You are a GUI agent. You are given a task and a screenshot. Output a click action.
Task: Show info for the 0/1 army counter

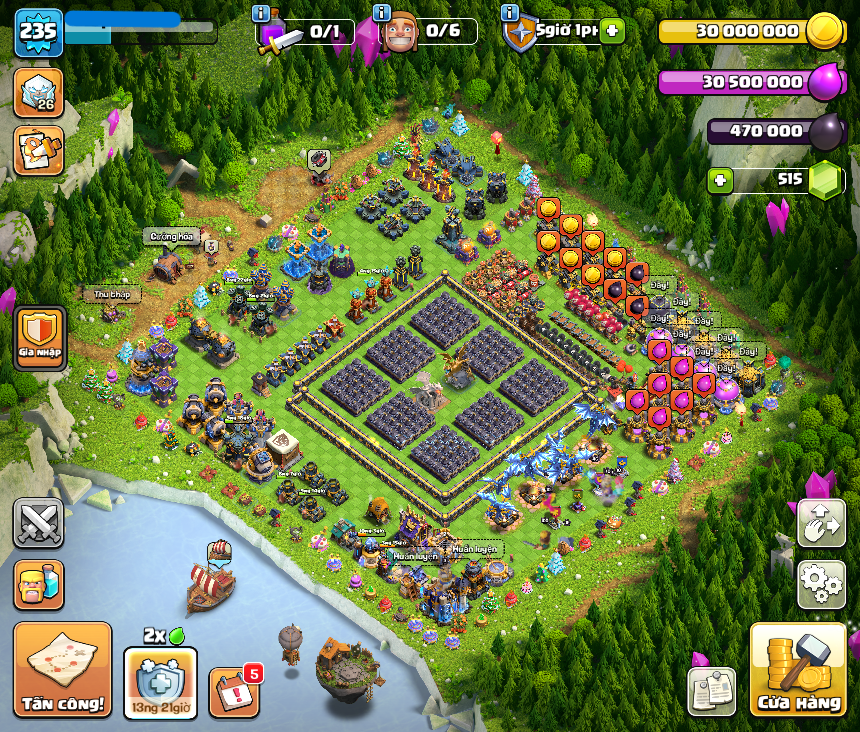tap(262, 14)
